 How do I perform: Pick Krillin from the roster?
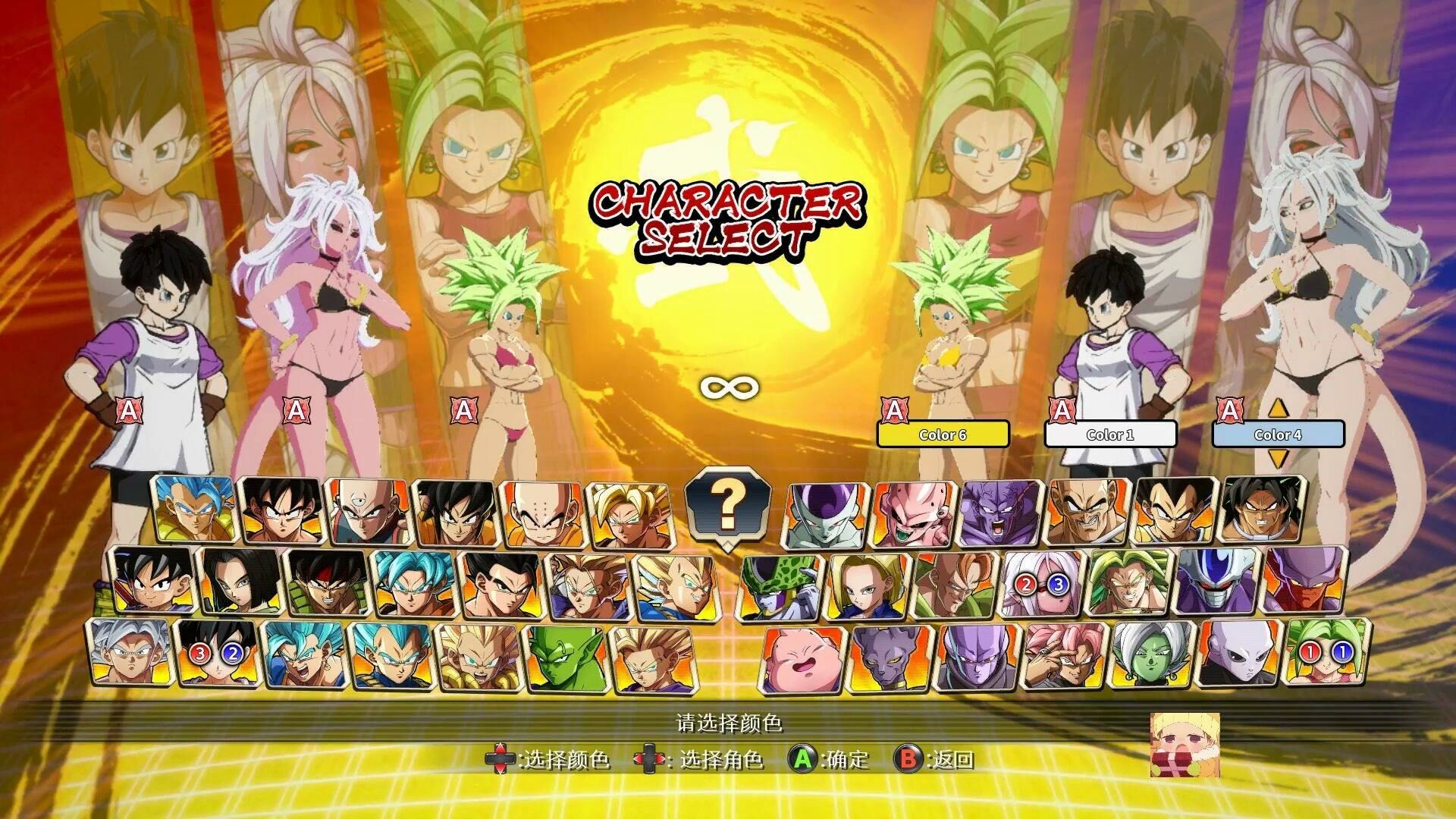pyautogui.click(x=541, y=513)
